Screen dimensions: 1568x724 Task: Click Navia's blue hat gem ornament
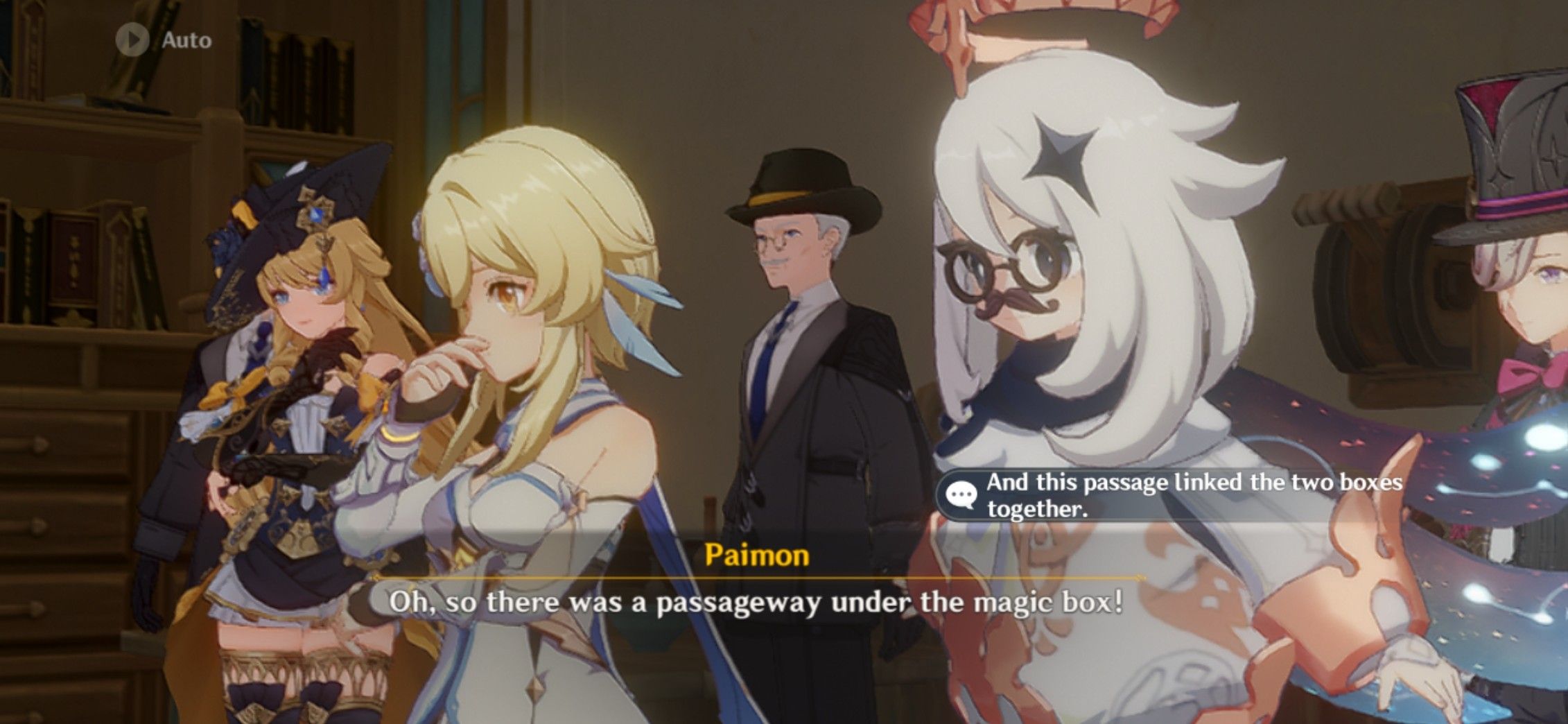[x=316, y=215]
